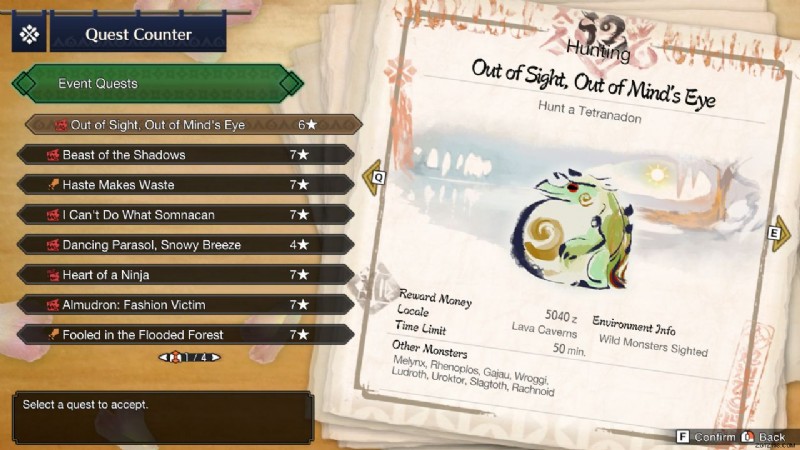Go to the previous quest list page
Viewport: 800px width, 450px height.
pyautogui.click(x=161, y=357)
